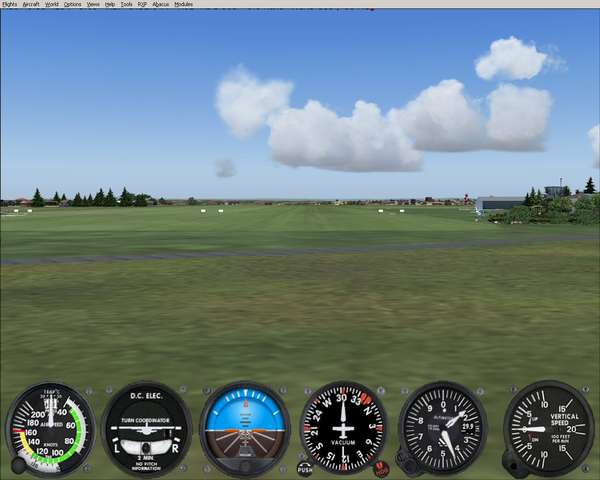
Task: Open the Tools menu
Action: (x=126, y=4)
